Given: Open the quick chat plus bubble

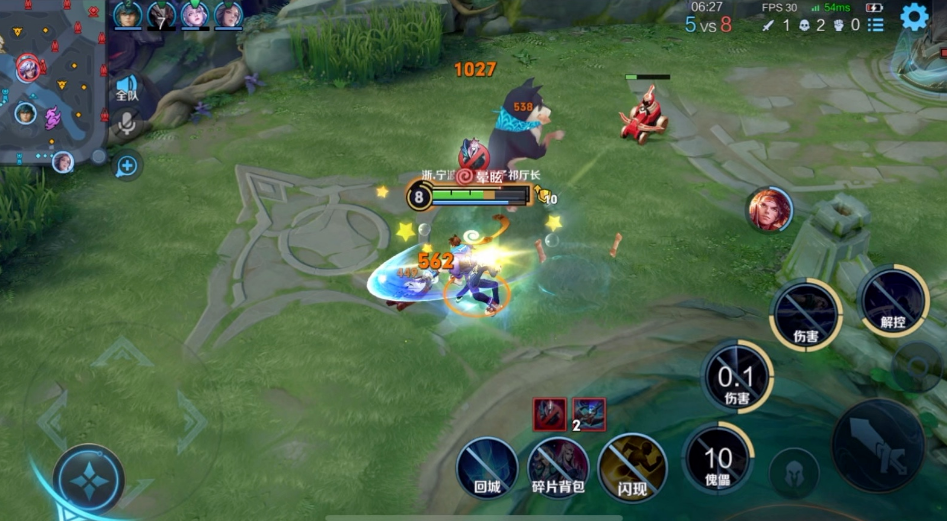Looking at the screenshot, I should pos(127,165).
